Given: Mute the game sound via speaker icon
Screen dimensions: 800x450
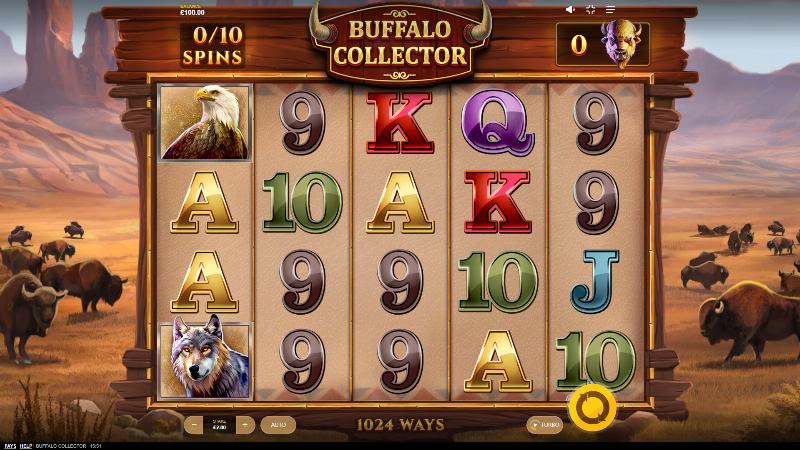Looking at the screenshot, I should coord(570,9).
